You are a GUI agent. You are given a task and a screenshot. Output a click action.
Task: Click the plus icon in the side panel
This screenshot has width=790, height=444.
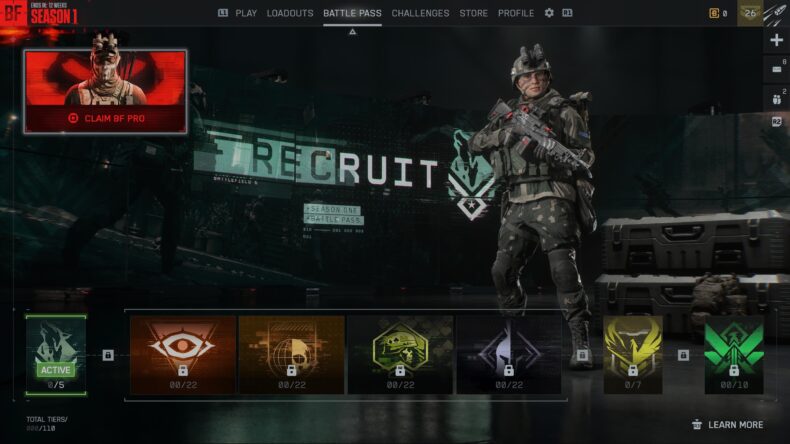point(777,40)
